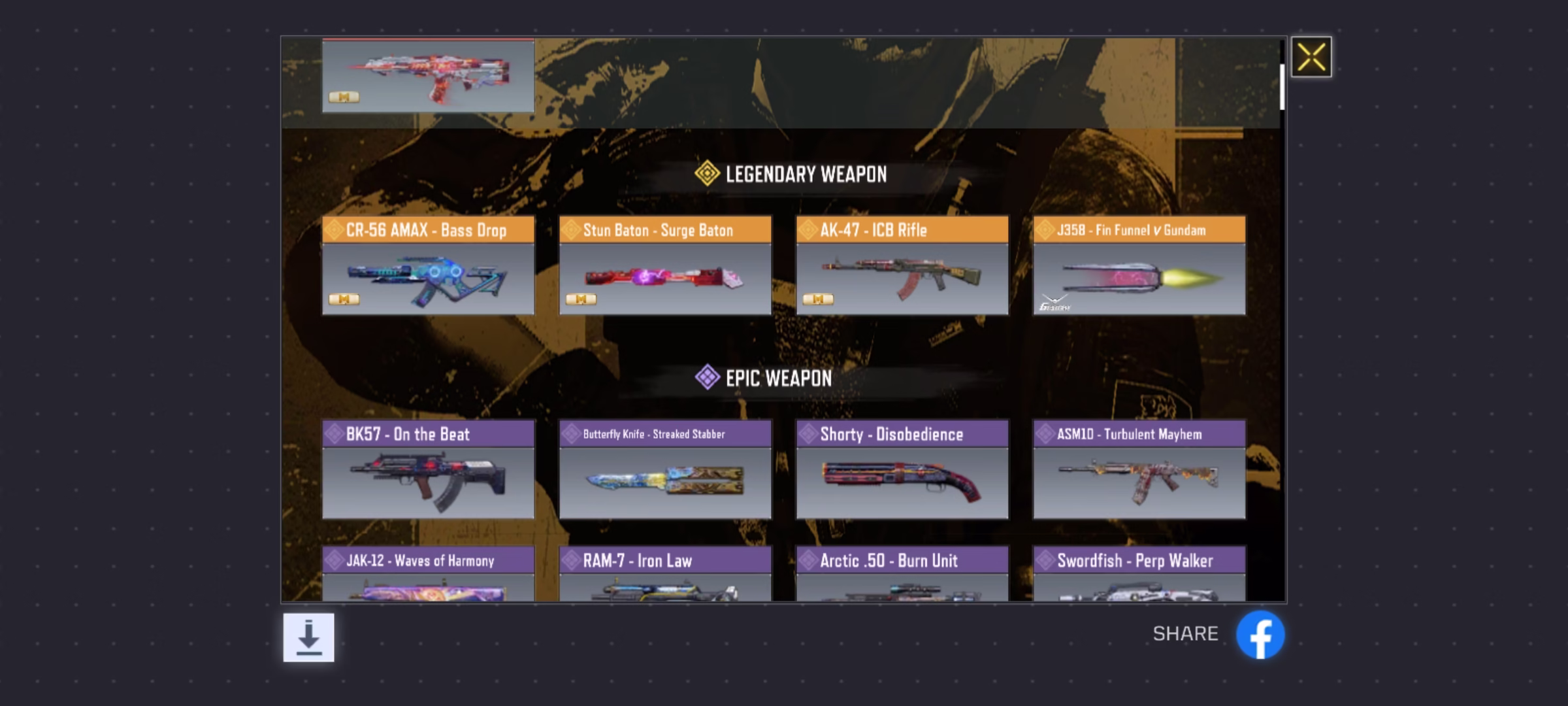Close the weapon list popup
This screenshot has height=706, width=1568.
click(1311, 57)
